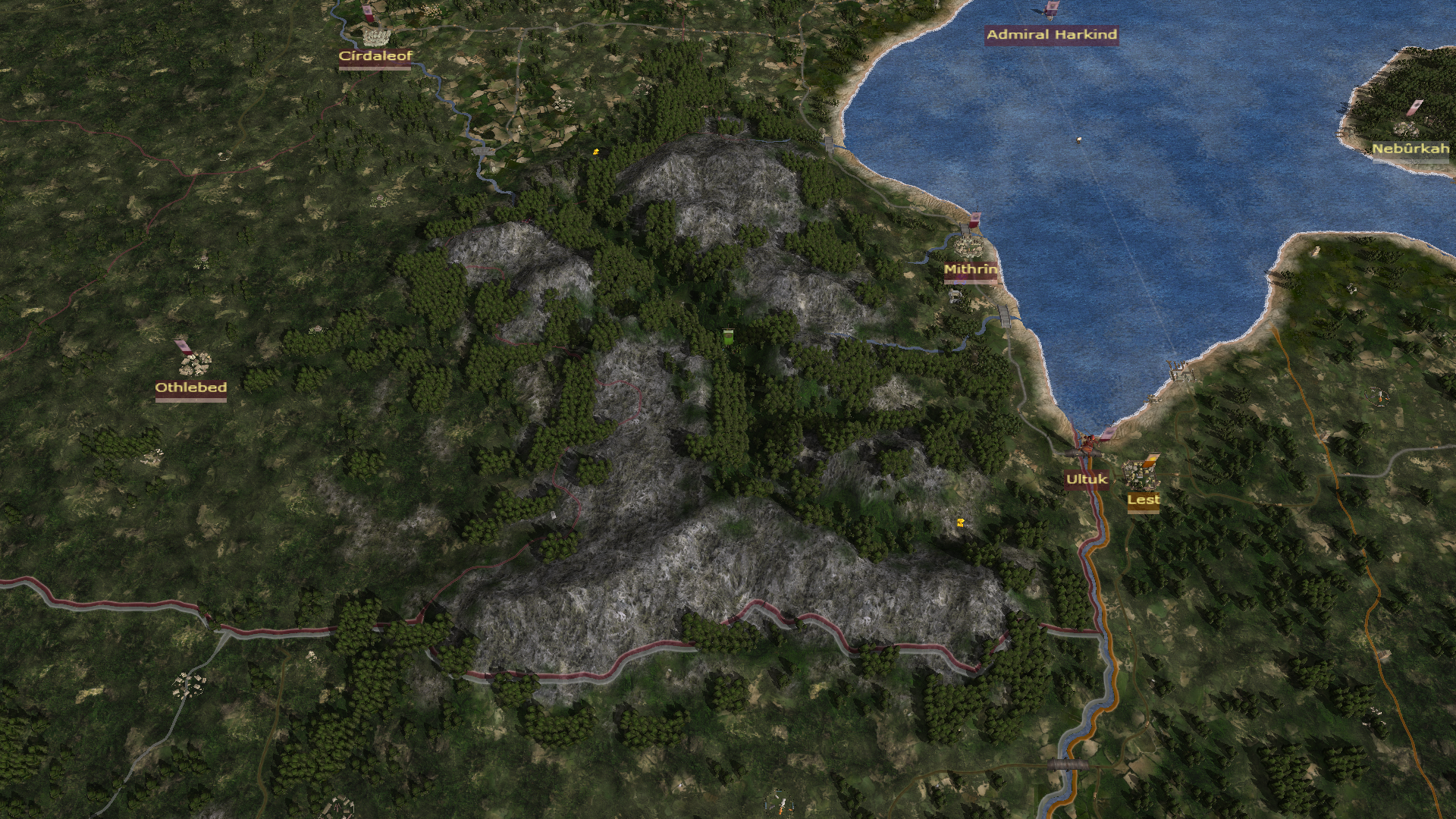Select the Círdaleof settlement label
This screenshot has height=819, width=1456.
click(x=375, y=56)
